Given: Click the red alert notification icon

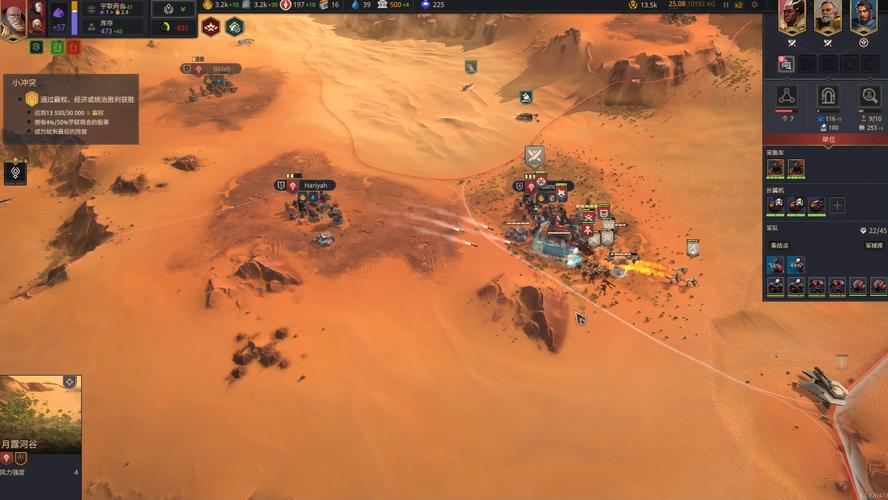Looking at the screenshot, I should coord(74,46).
